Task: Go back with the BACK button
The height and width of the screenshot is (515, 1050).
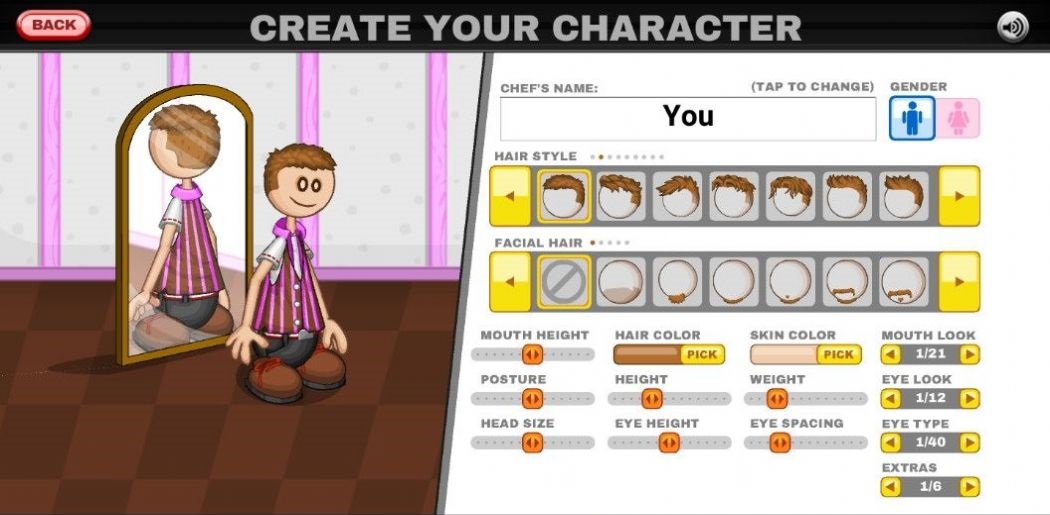Action: click(53, 25)
